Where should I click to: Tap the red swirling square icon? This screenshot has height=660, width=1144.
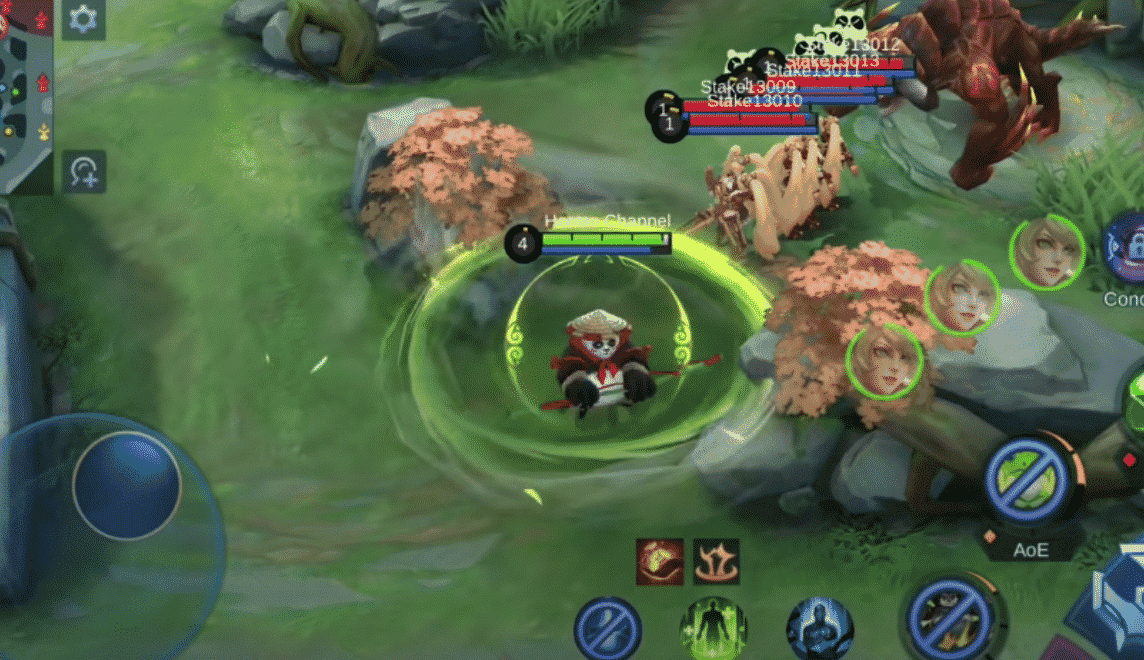660,561
